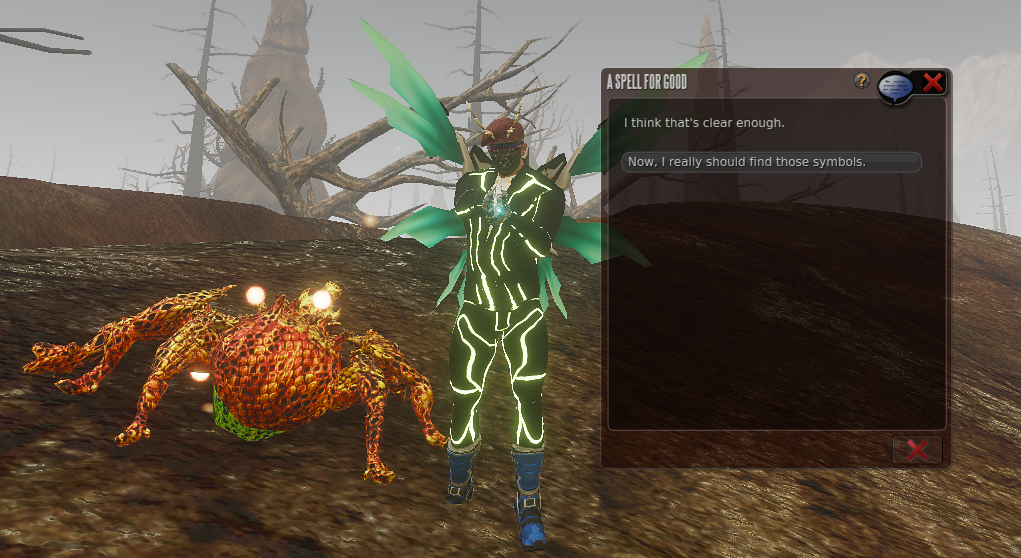Open the question mark help icon
Viewport: 1021px width, 558px height.
[861, 81]
